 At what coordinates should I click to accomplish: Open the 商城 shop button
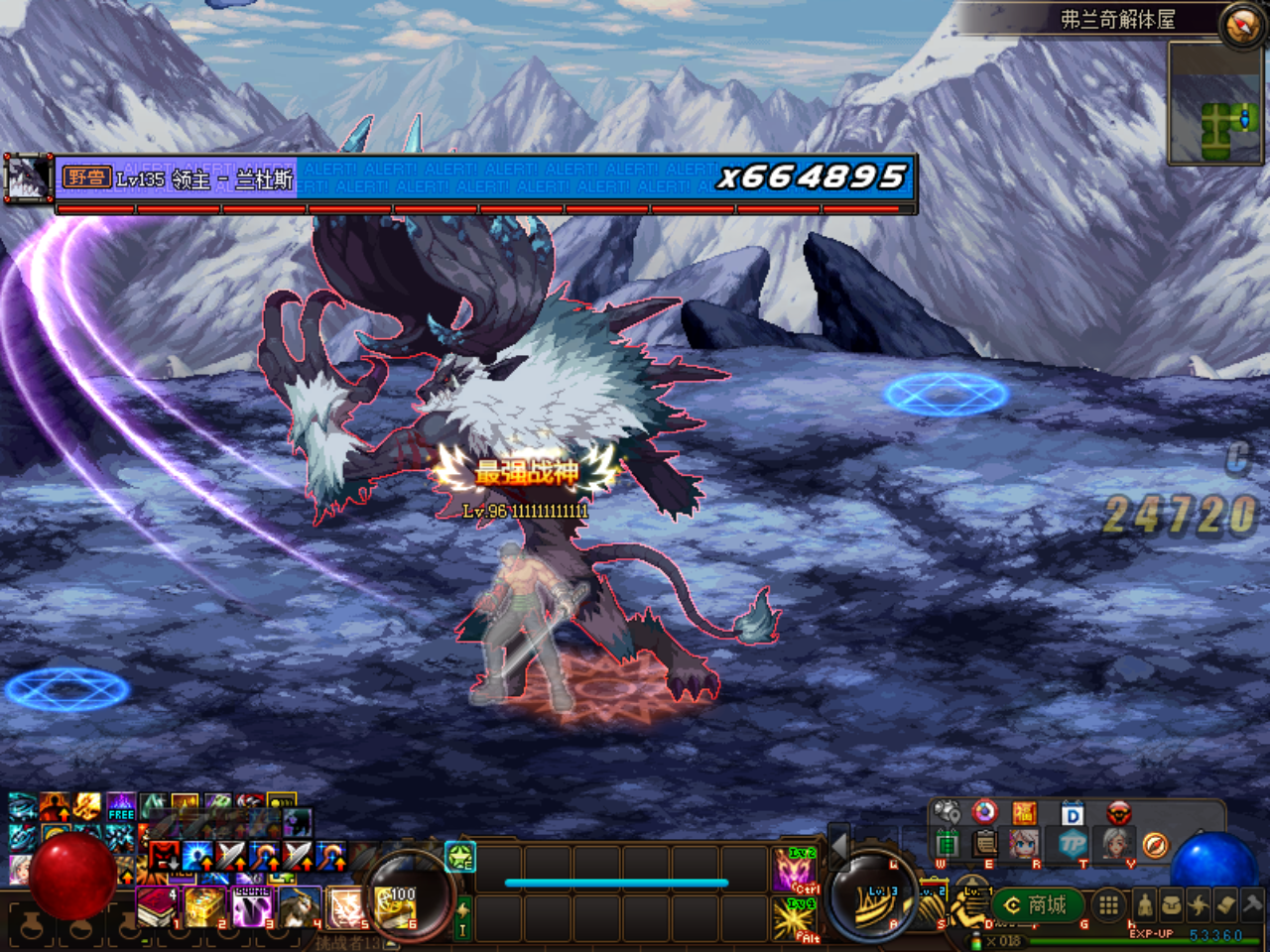pos(1036,905)
